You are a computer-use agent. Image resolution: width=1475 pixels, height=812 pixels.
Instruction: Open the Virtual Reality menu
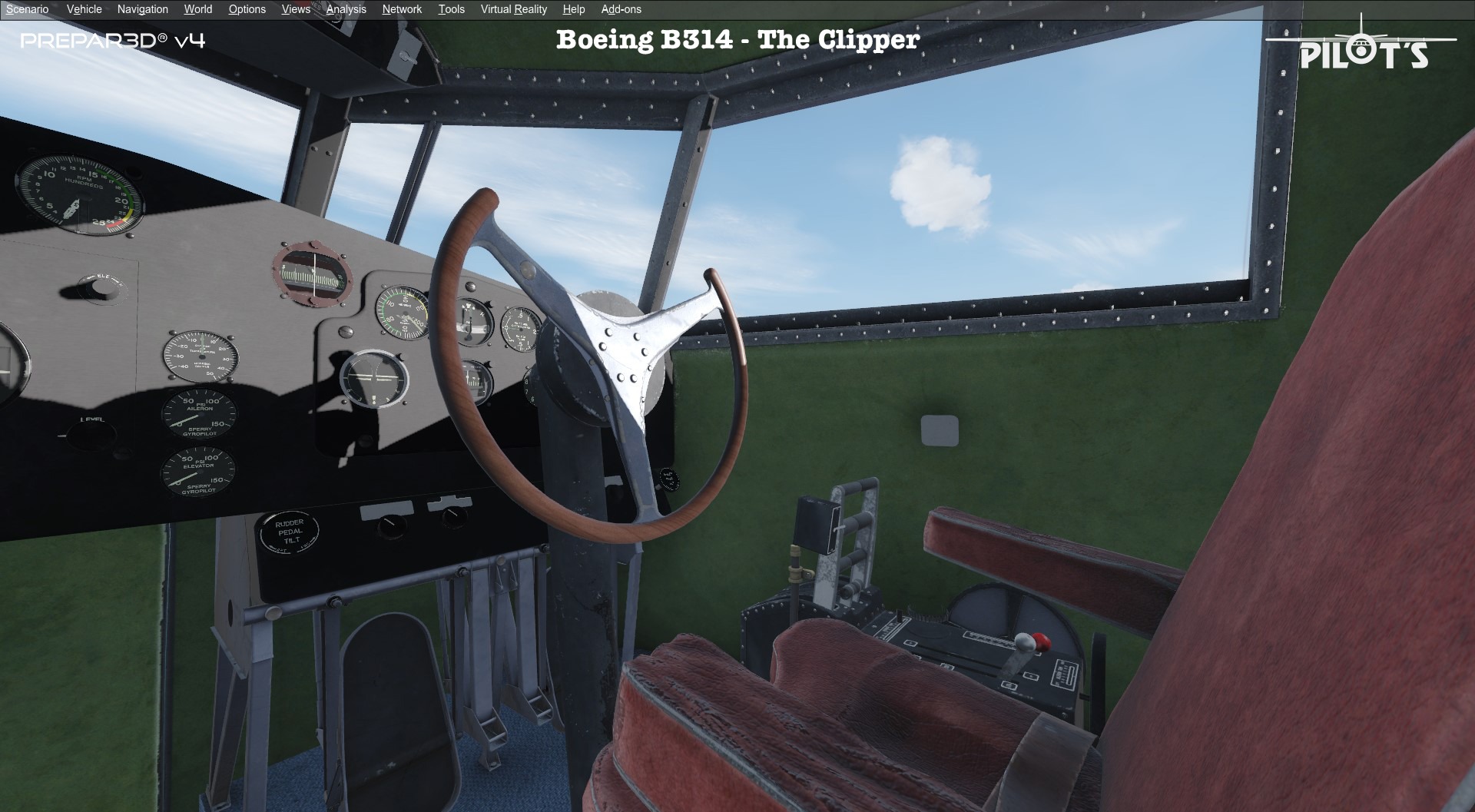pos(512,9)
